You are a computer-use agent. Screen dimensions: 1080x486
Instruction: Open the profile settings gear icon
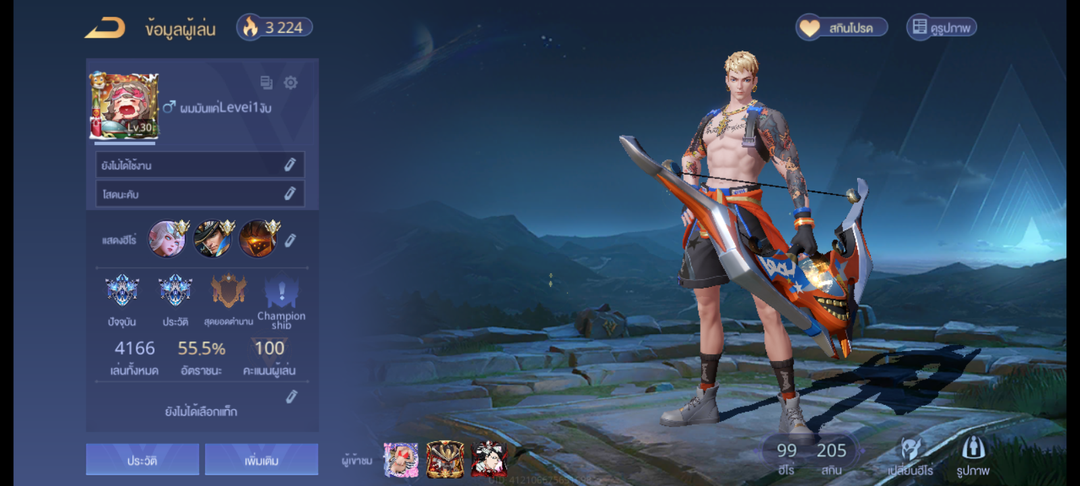pyautogui.click(x=291, y=83)
